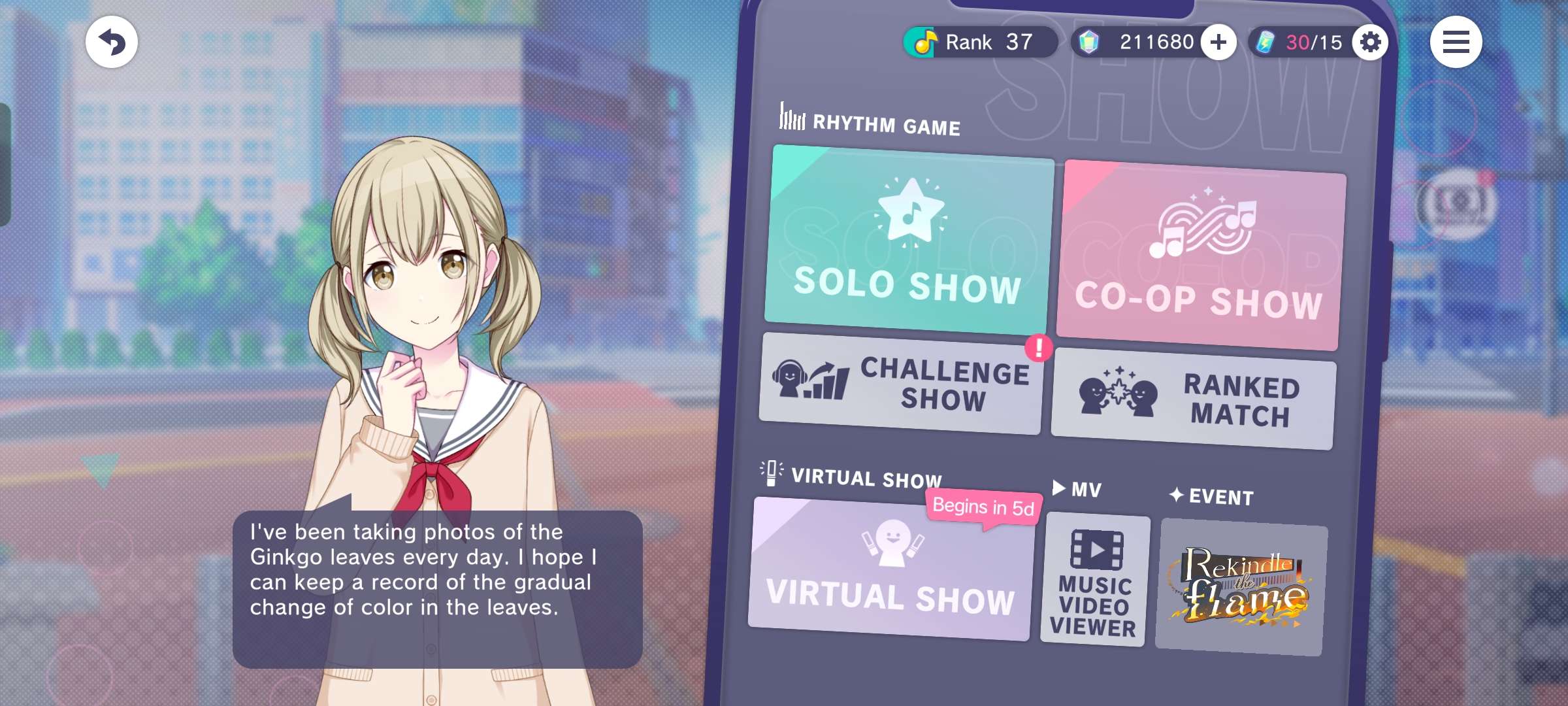The image size is (1568, 706).
Task: Start a Solo Show
Action: (x=908, y=241)
